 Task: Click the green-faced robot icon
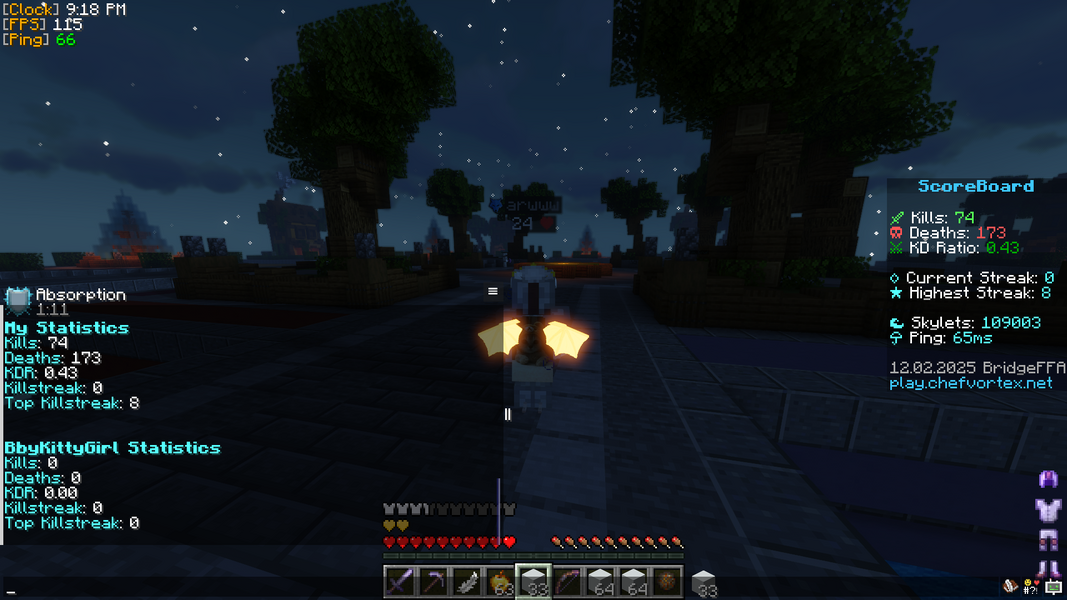tap(1052, 588)
